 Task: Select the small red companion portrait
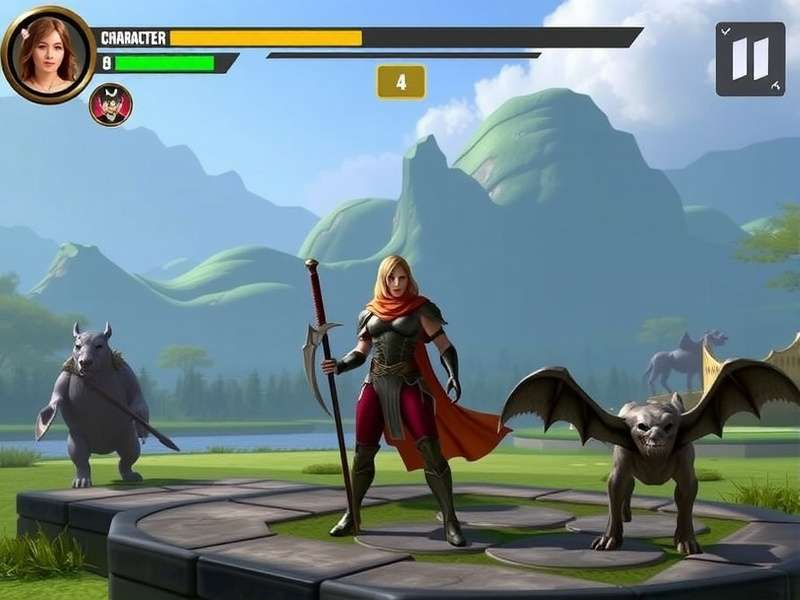pyautogui.click(x=110, y=105)
